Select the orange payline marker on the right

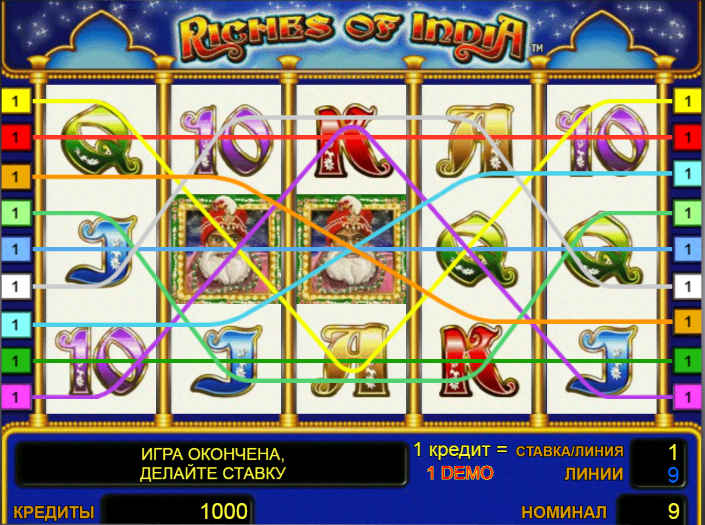pos(688,322)
